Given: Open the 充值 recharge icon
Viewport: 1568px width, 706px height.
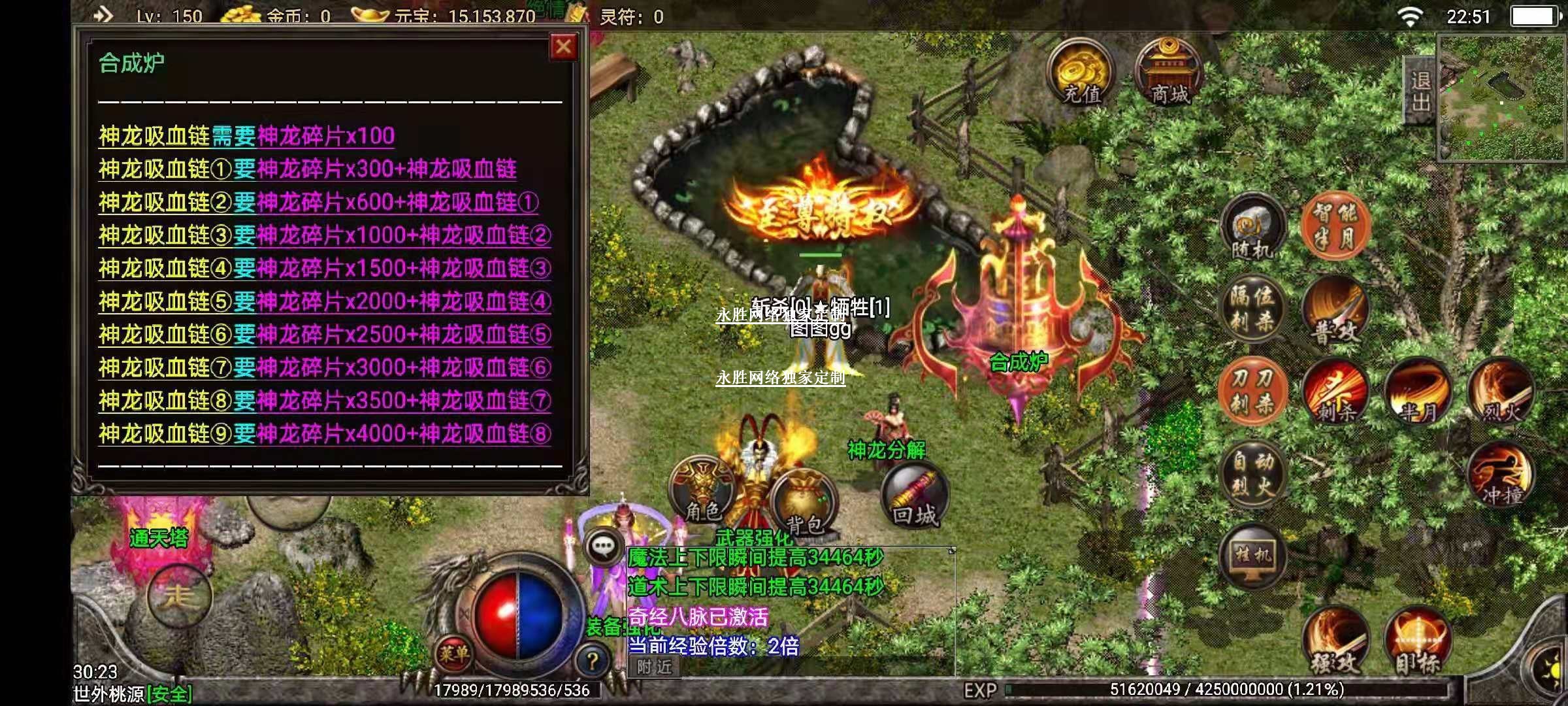Looking at the screenshot, I should click(x=1081, y=73).
